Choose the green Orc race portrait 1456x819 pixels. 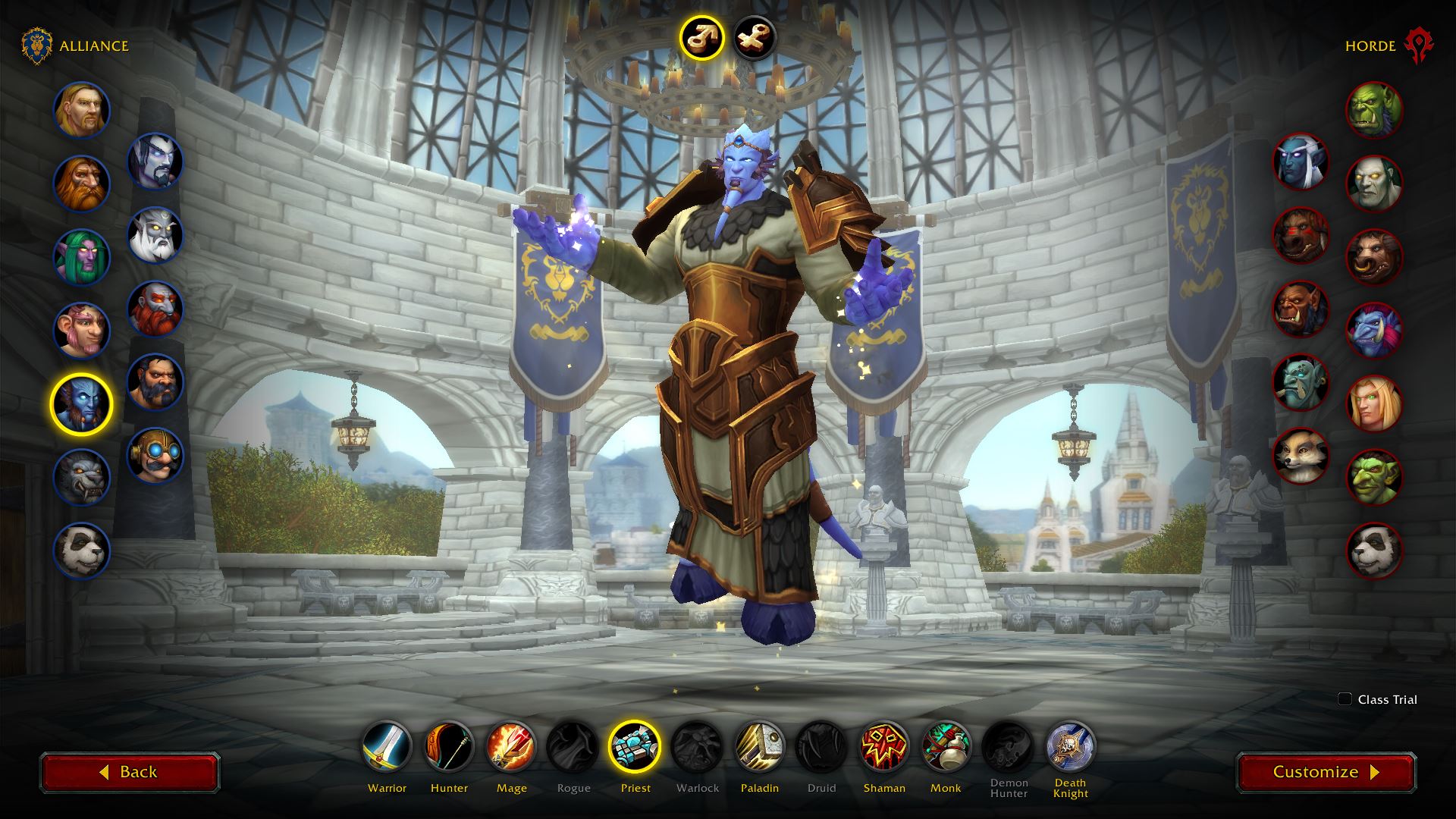click(1374, 110)
